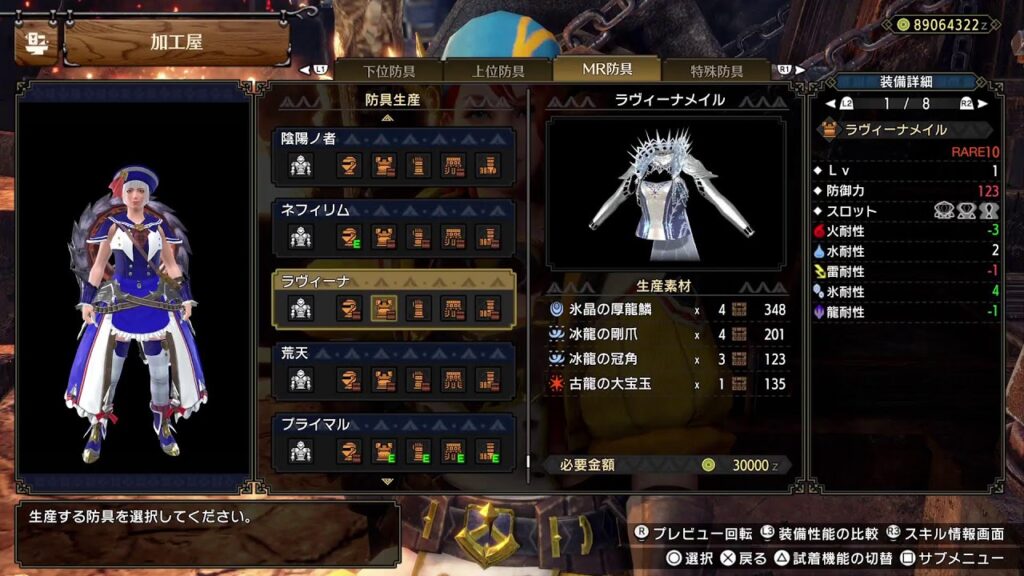Switch to the 下位防具 tab

pos(389,71)
